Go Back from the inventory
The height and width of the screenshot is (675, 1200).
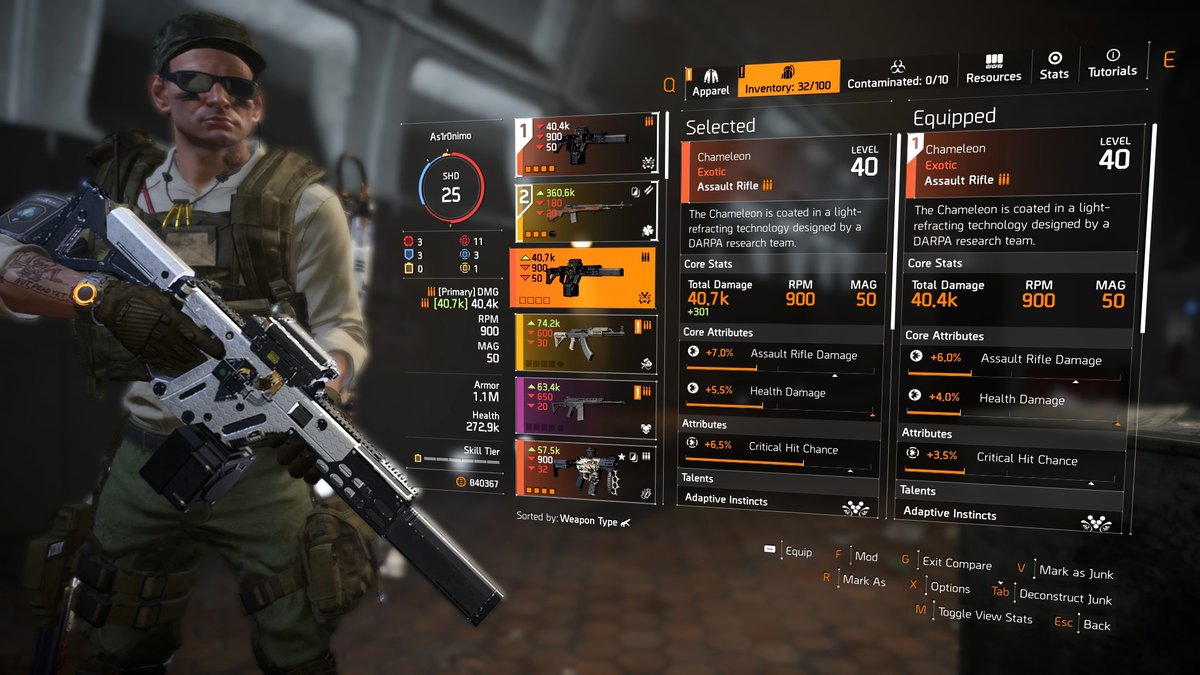1096,625
